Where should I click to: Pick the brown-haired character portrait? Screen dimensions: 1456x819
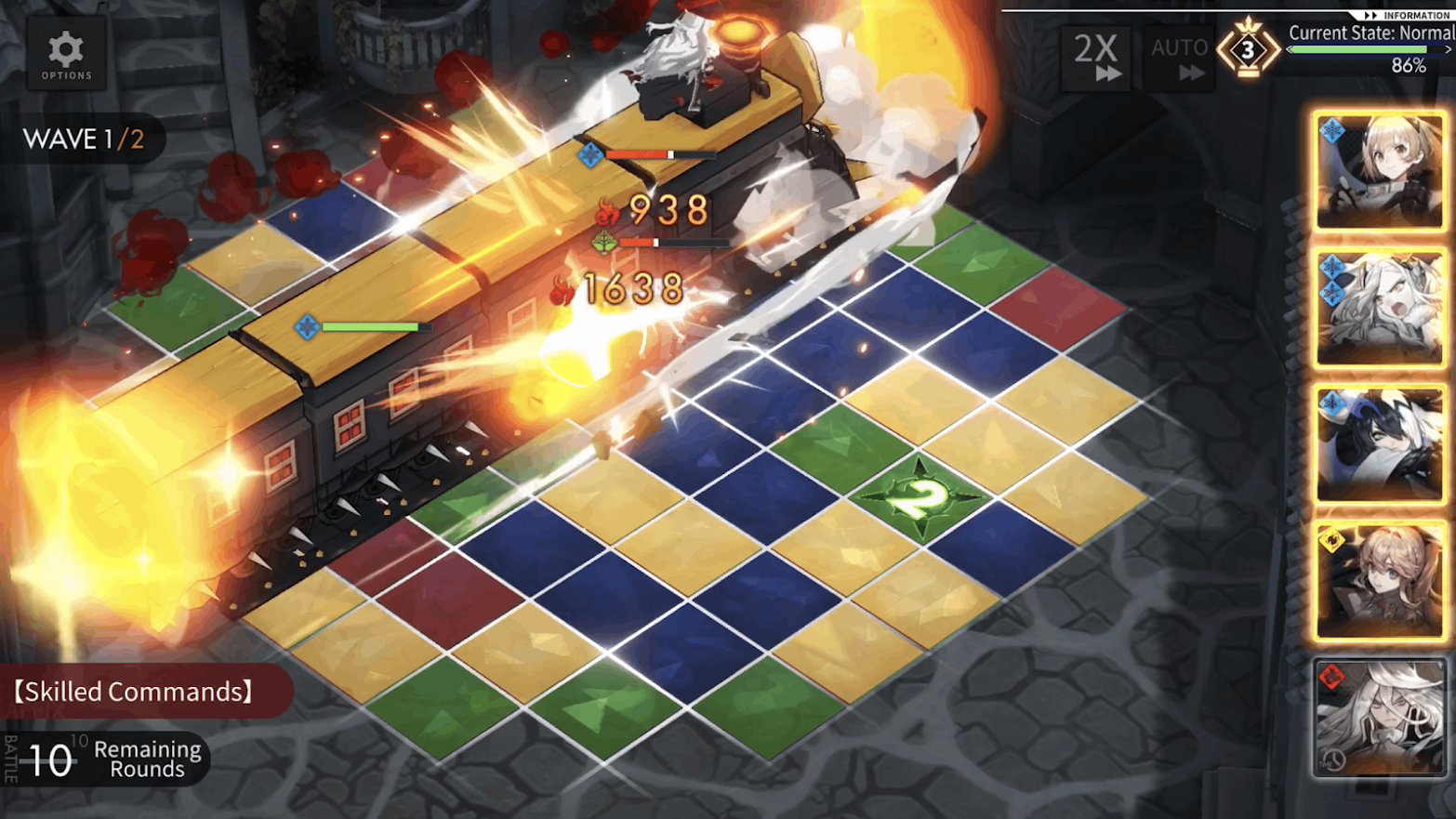coord(1379,581)
